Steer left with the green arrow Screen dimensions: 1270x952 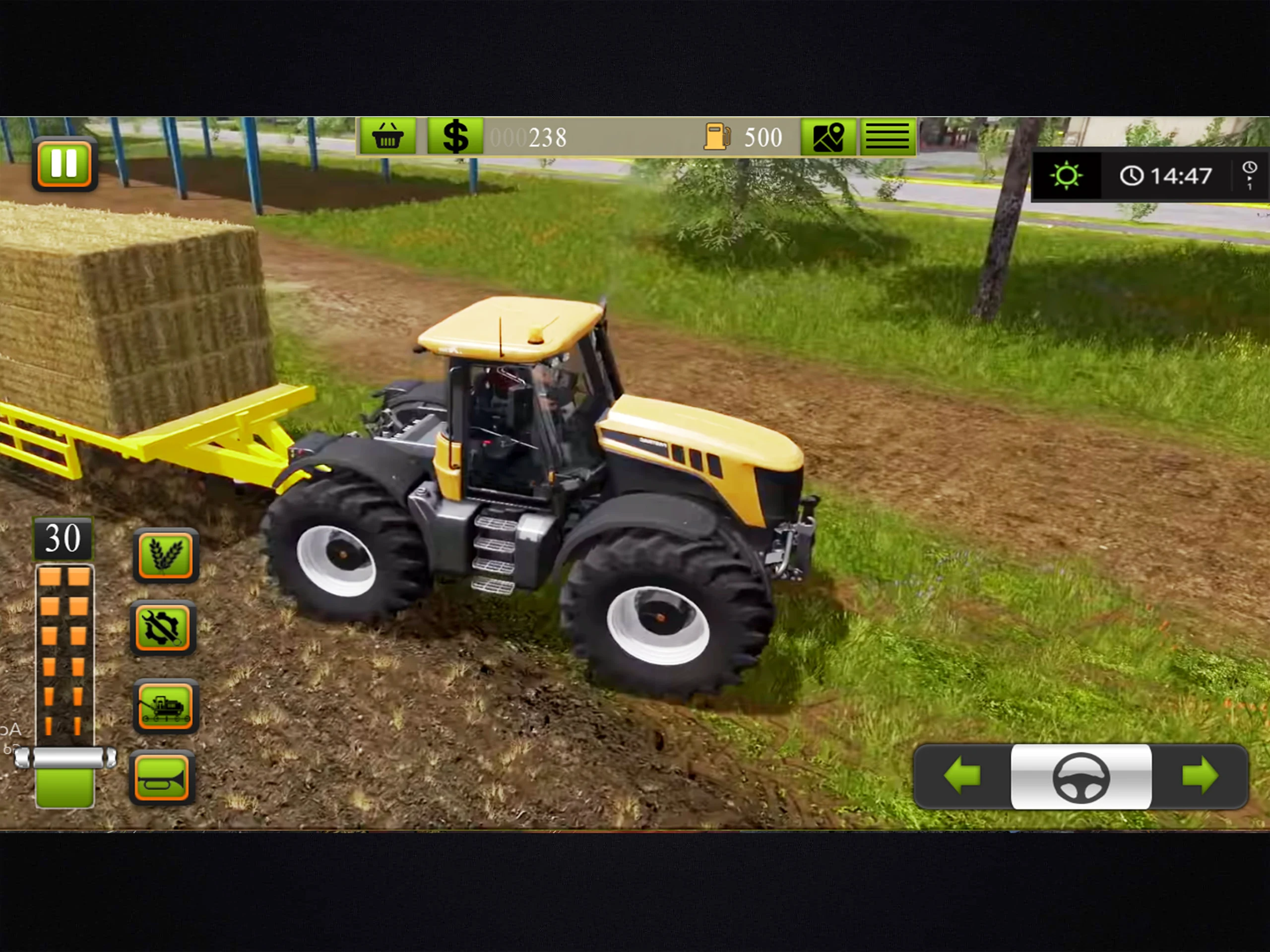[962, 776]
